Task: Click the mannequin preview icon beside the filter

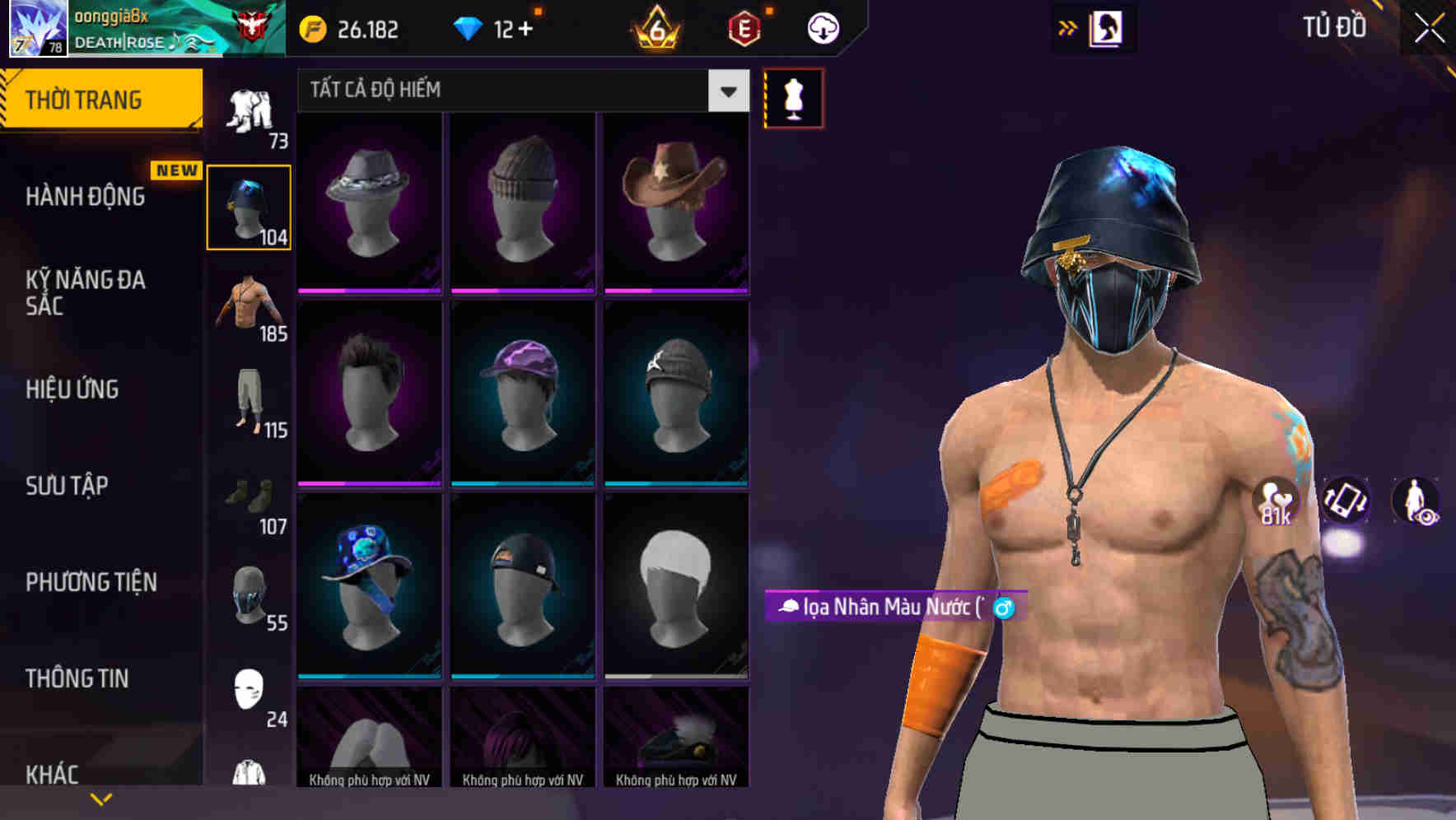Action: click(792, 97)
